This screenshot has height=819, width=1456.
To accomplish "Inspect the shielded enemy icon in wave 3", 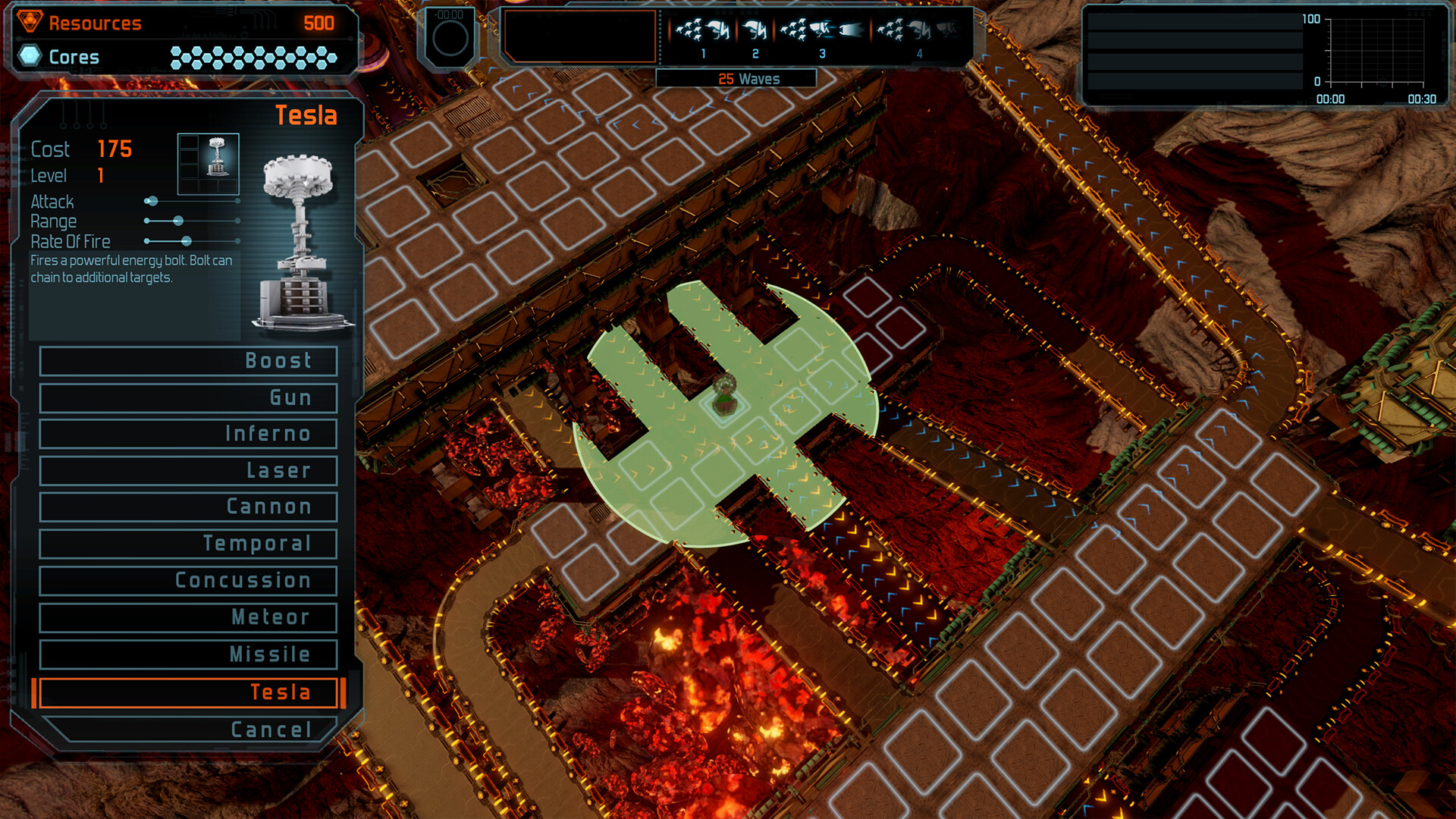I will pos(822,30).
